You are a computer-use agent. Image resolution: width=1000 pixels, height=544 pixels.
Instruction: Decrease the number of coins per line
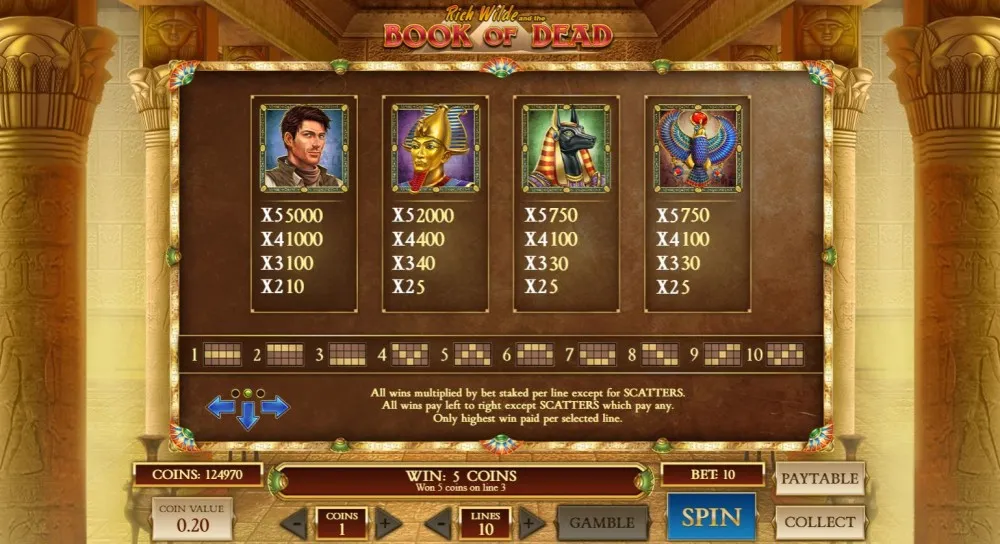click(x=294, y=523)
